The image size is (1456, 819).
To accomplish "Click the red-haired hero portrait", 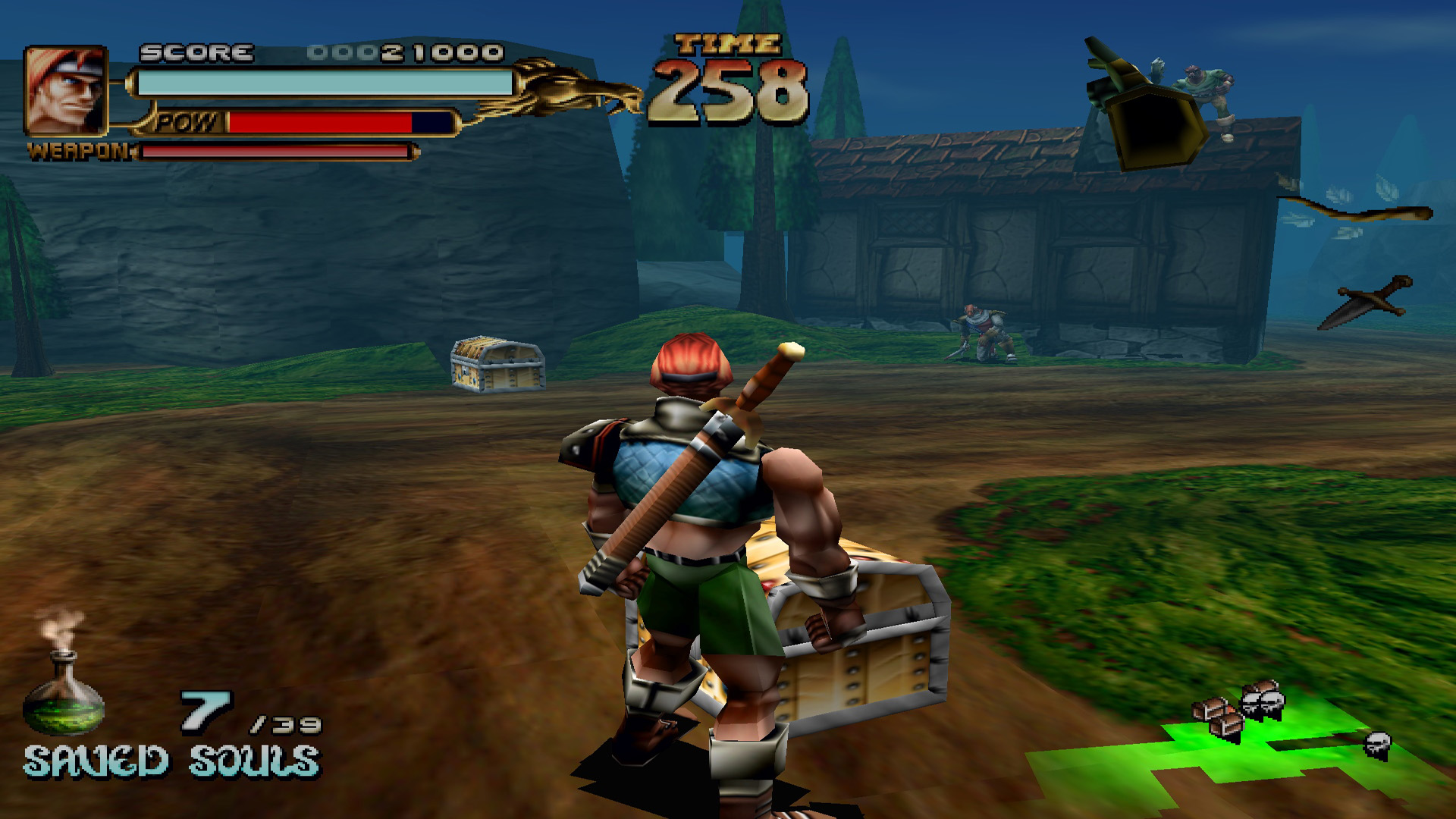I will (65, 90).
